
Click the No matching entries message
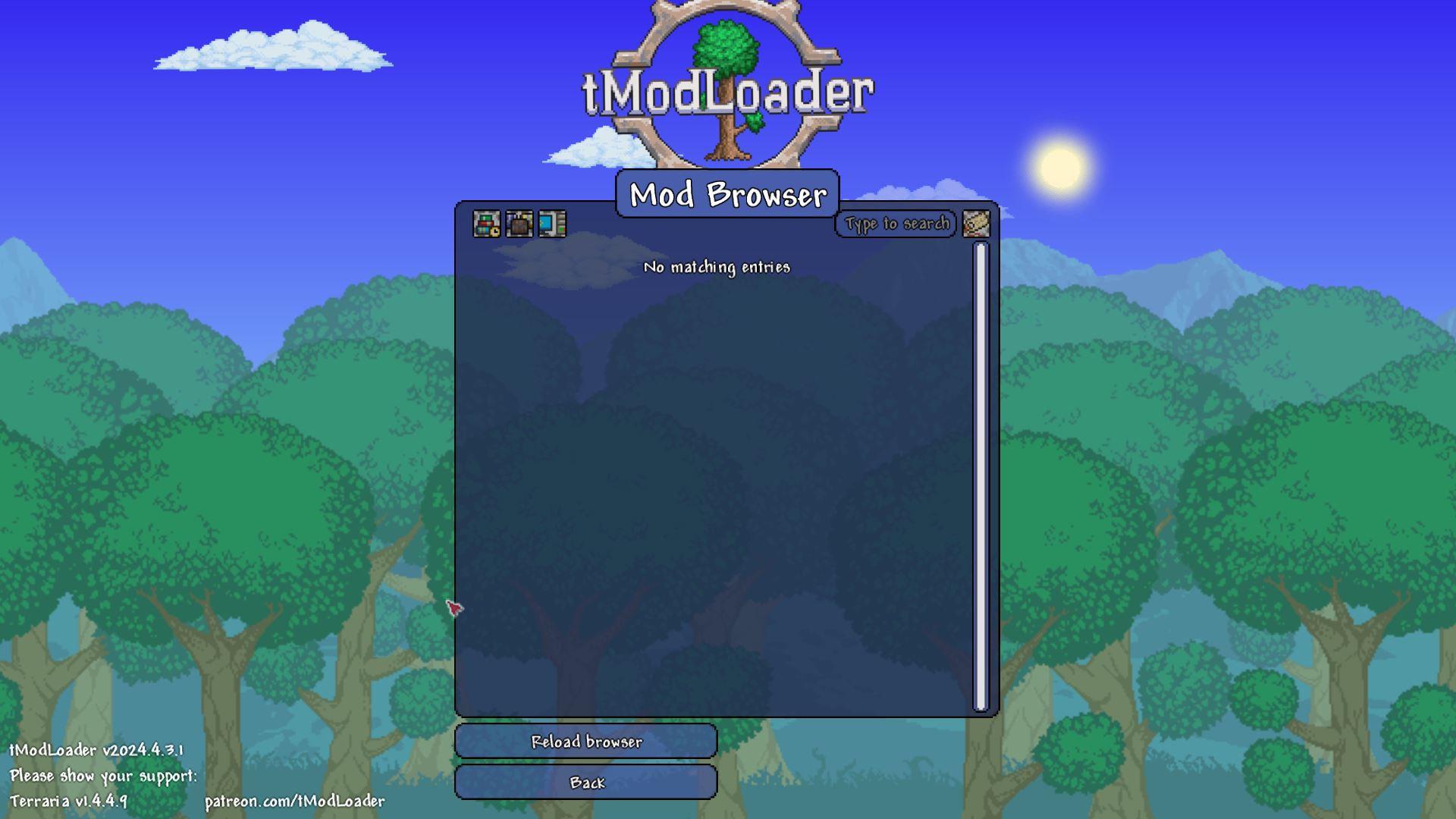[x=717, y=267]
